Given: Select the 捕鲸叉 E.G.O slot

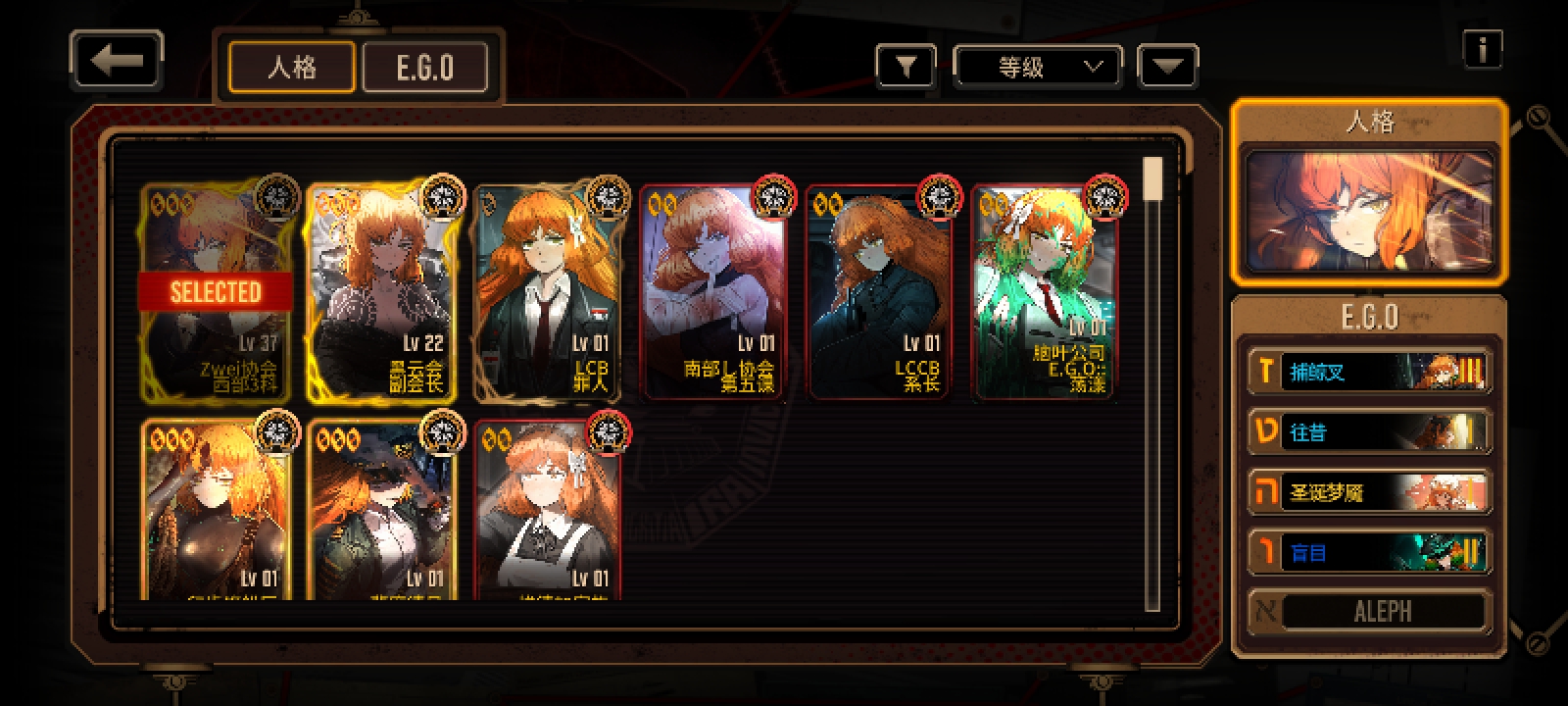Looking at the screenshot, I should 1369,373.
